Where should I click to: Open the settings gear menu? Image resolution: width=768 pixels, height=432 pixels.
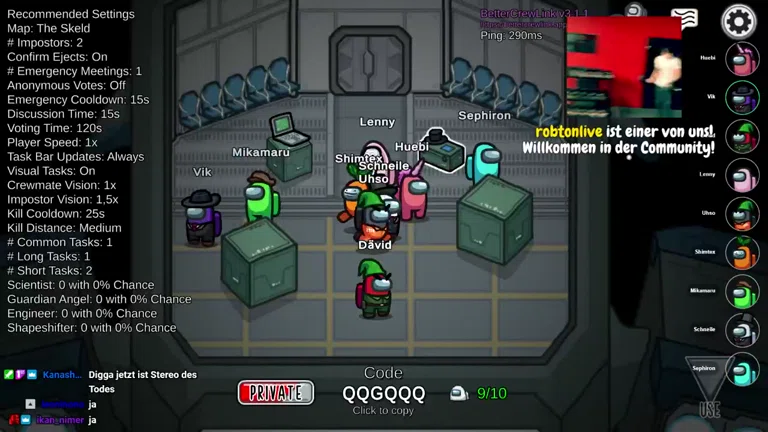739,20
